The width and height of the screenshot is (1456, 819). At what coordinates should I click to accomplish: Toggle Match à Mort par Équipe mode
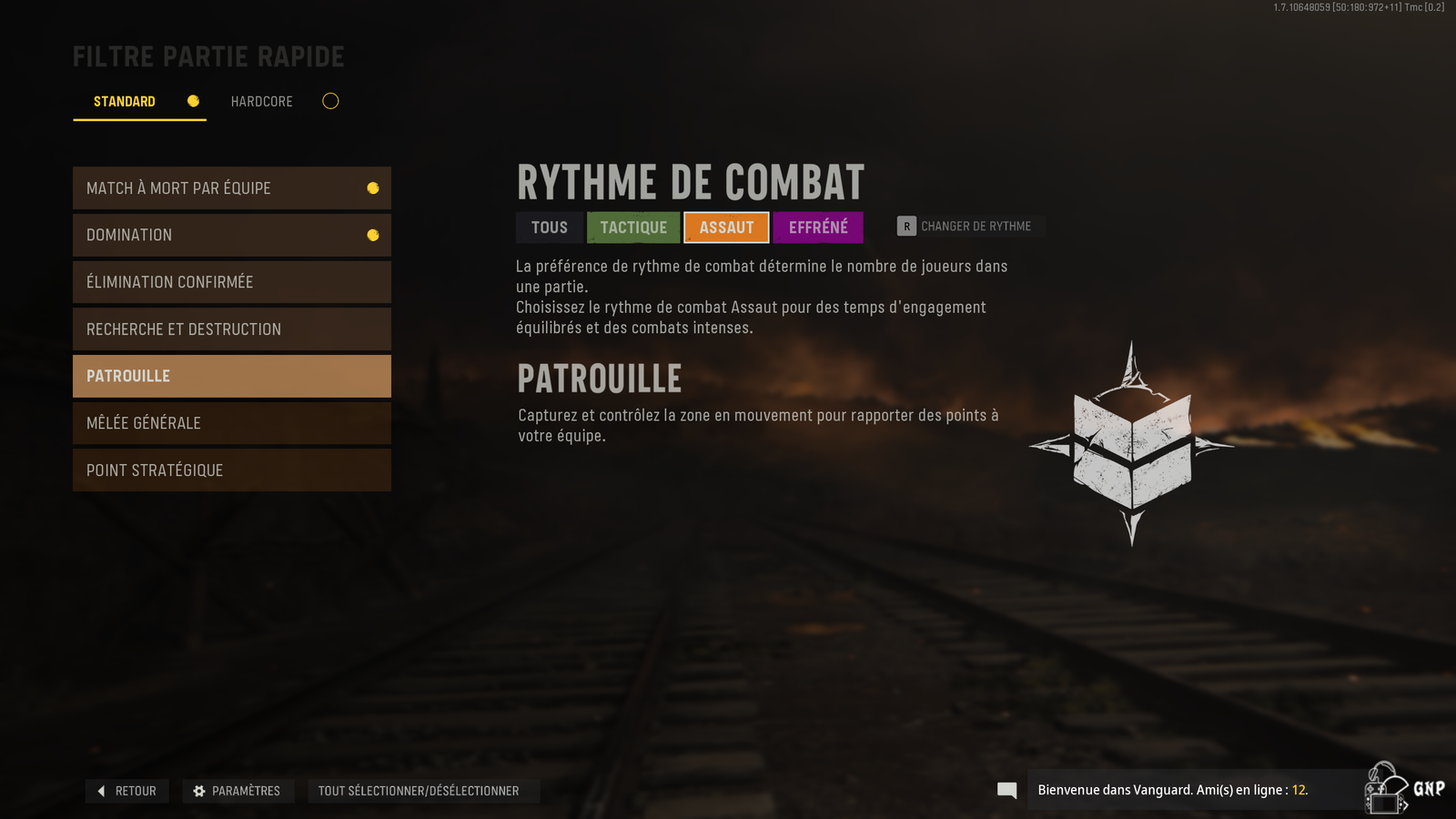231,188
